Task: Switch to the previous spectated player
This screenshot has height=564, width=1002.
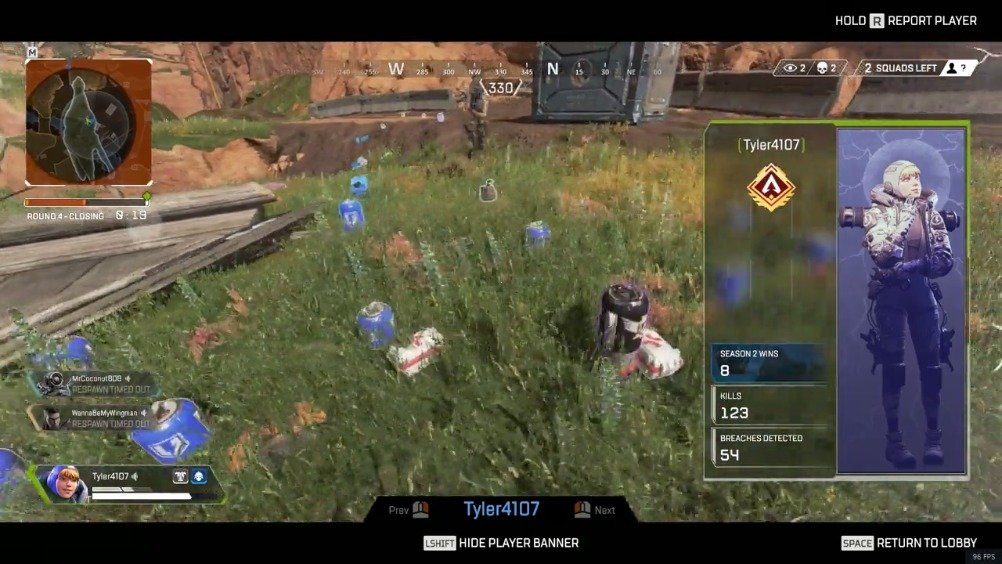Action: [x=409, y=510]
